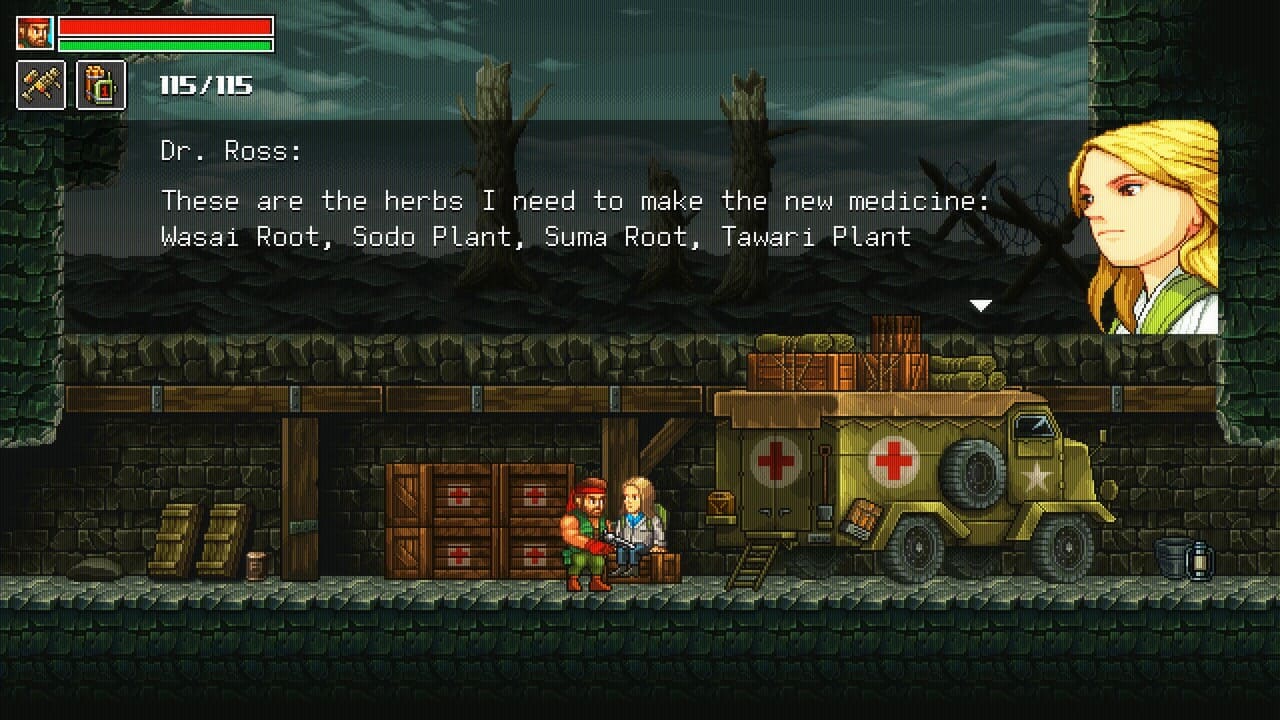Screen dimensions: 1280x720
Task: Click the red-bandana player portrait
Action: 34,33
